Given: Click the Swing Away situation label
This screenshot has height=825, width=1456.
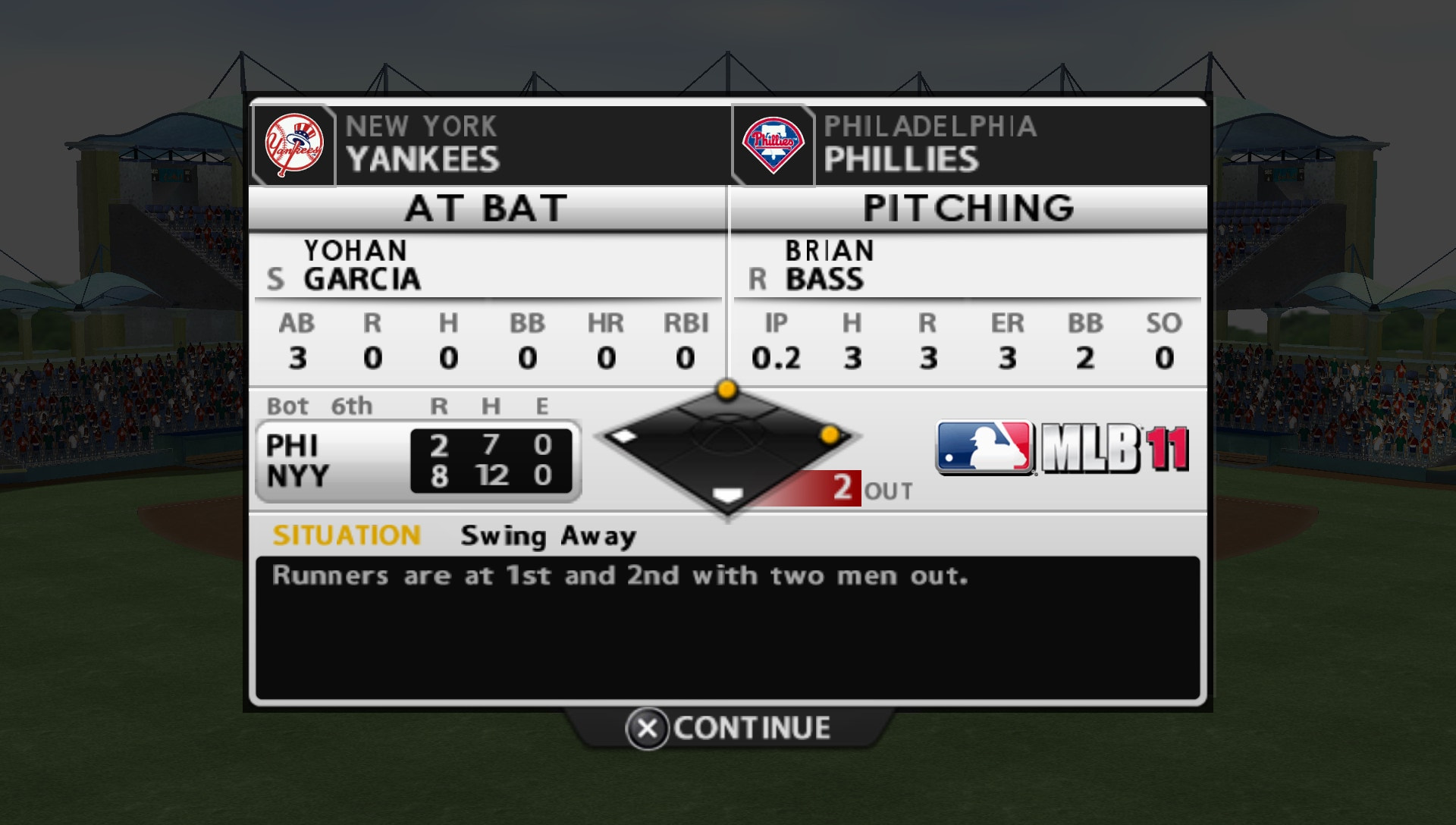Looking at the screenshot, I should coord(548,535).
